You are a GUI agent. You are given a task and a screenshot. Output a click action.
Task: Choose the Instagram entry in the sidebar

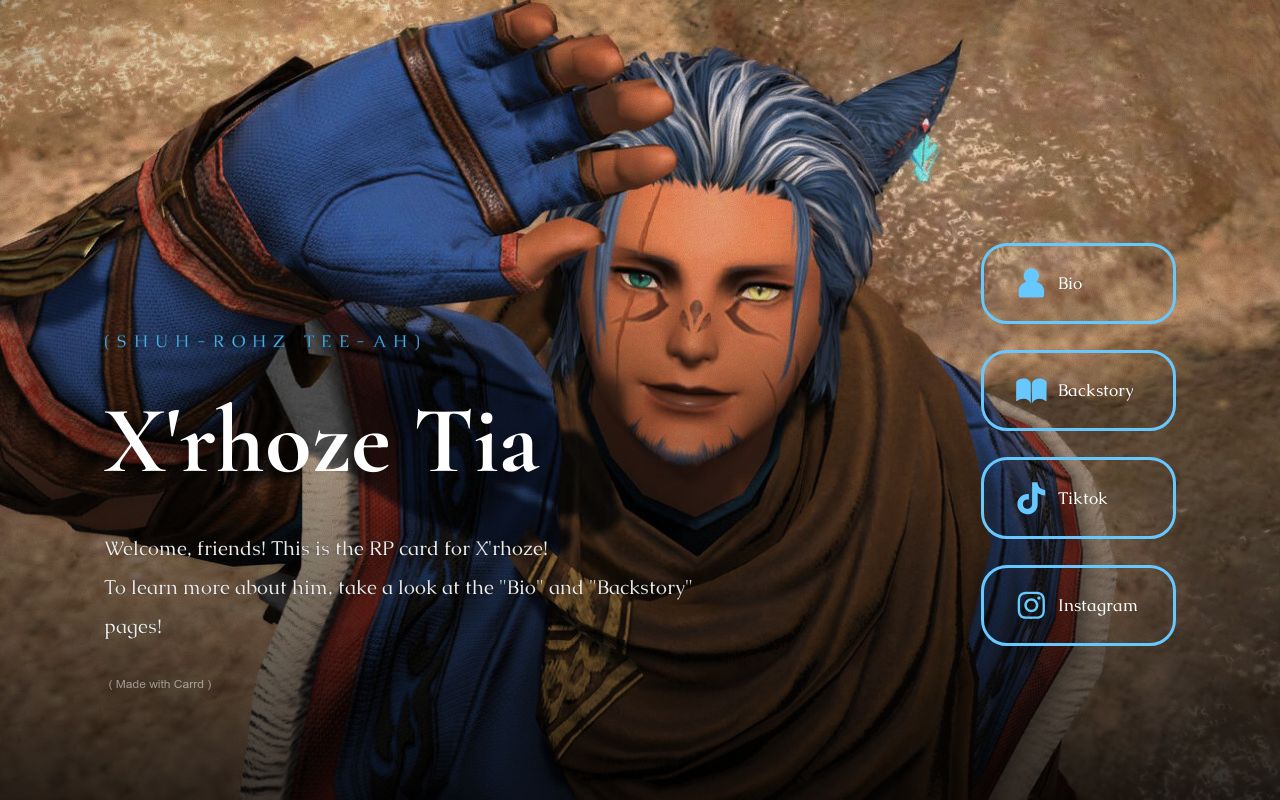[1078, 605]
